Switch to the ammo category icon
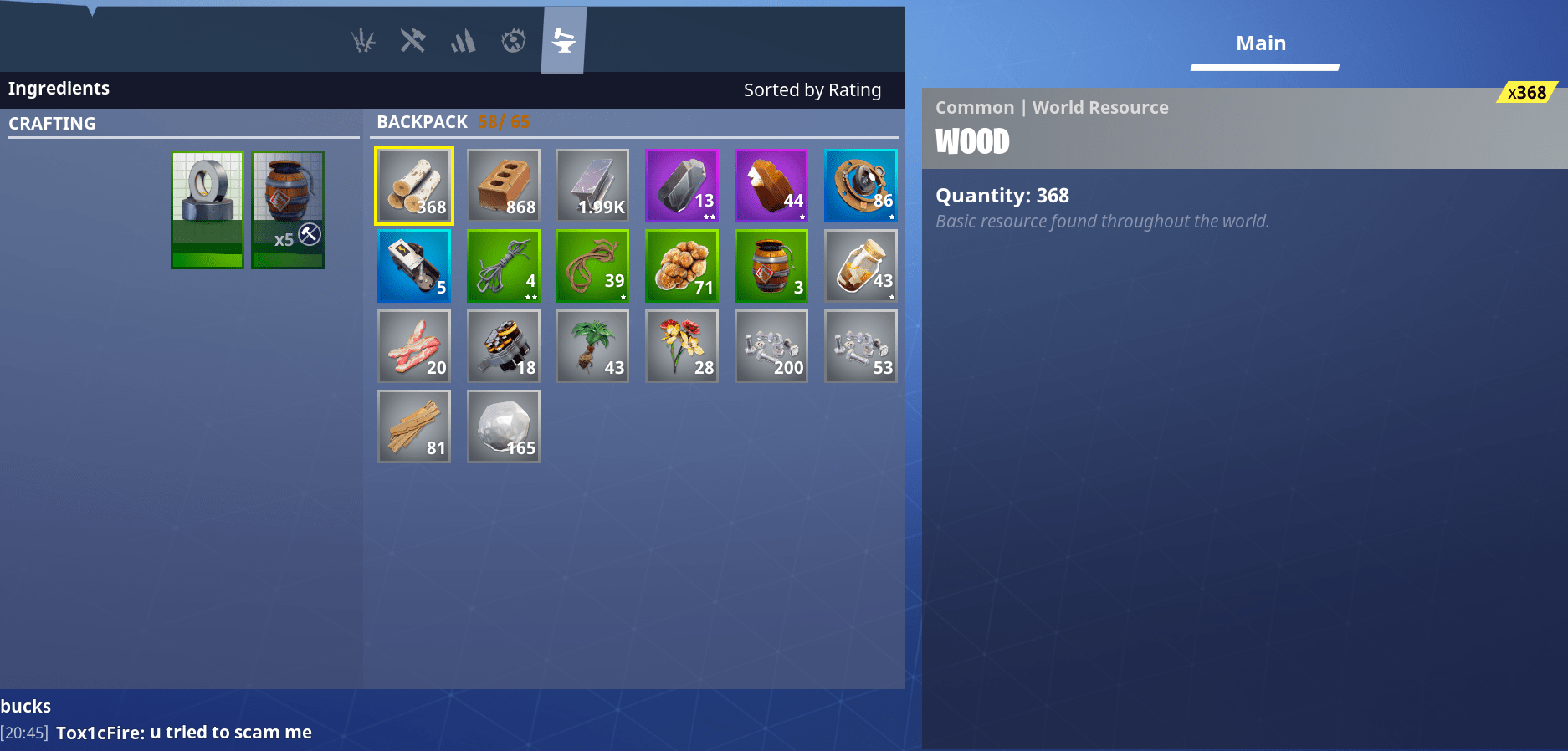Viewport: 1568px width, 751px height. (463, 38)
